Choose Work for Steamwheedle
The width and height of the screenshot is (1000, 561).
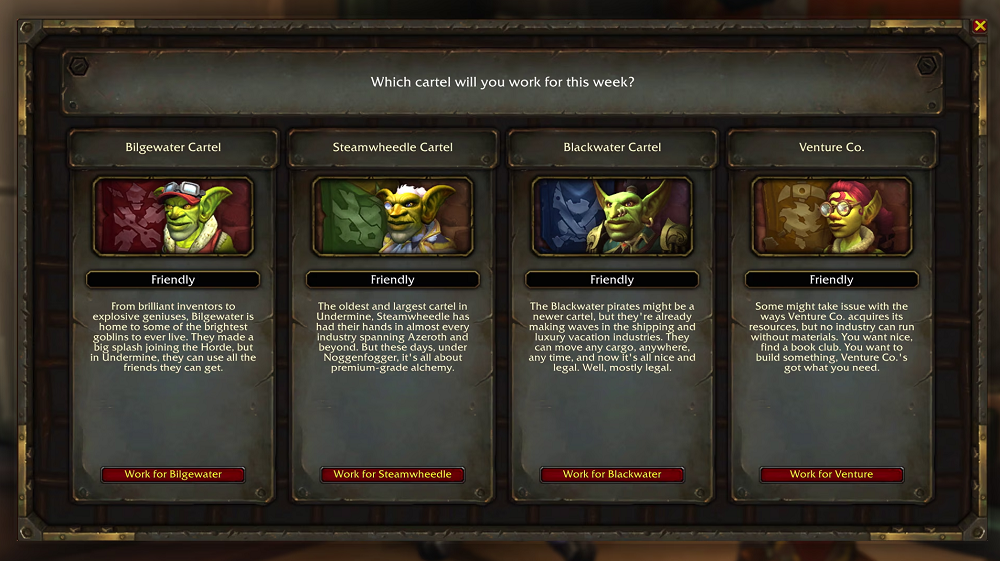[392, 474]
